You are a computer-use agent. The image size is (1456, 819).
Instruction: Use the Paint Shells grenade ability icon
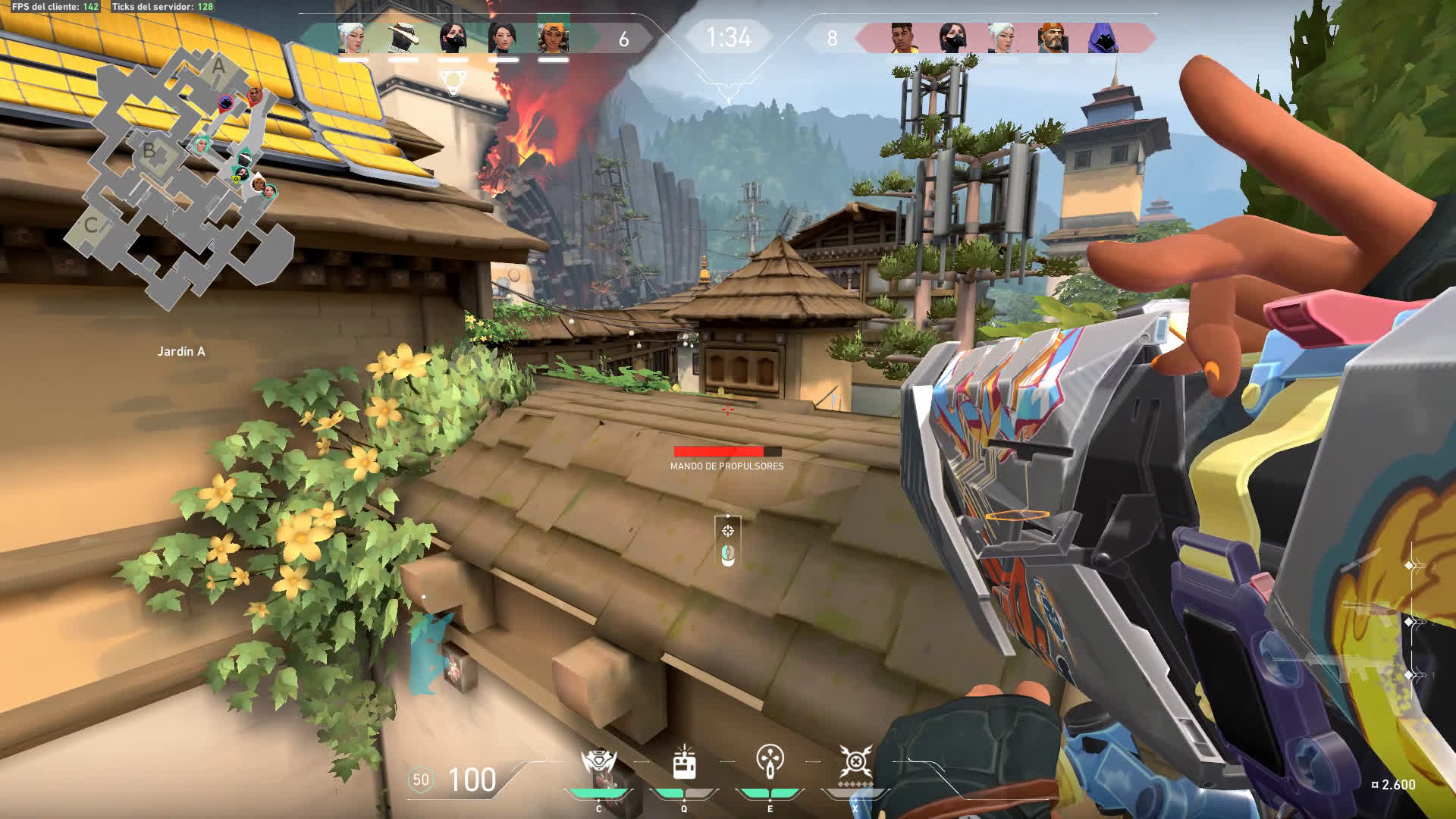coord(770,762)
